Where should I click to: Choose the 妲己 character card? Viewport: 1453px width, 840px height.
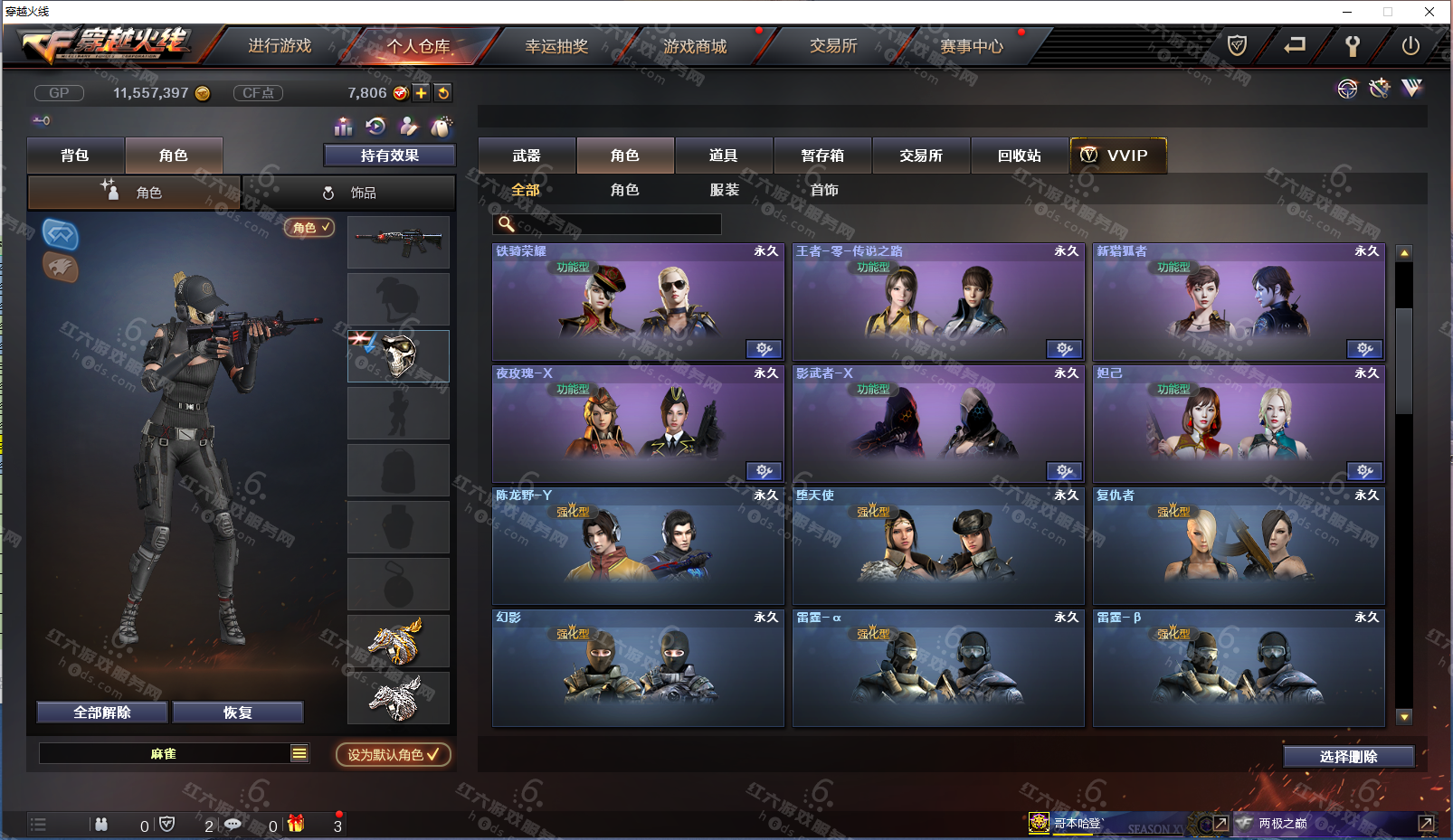[x=1239, y=425]
